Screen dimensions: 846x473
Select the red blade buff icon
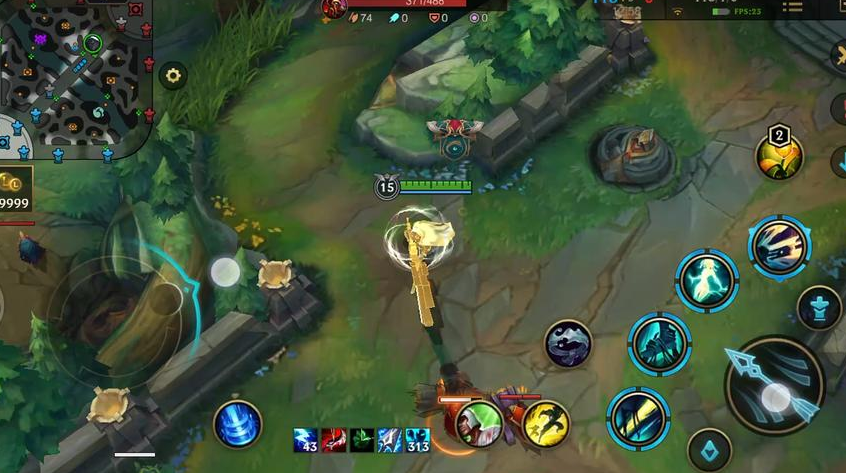[x=333, y=440]
